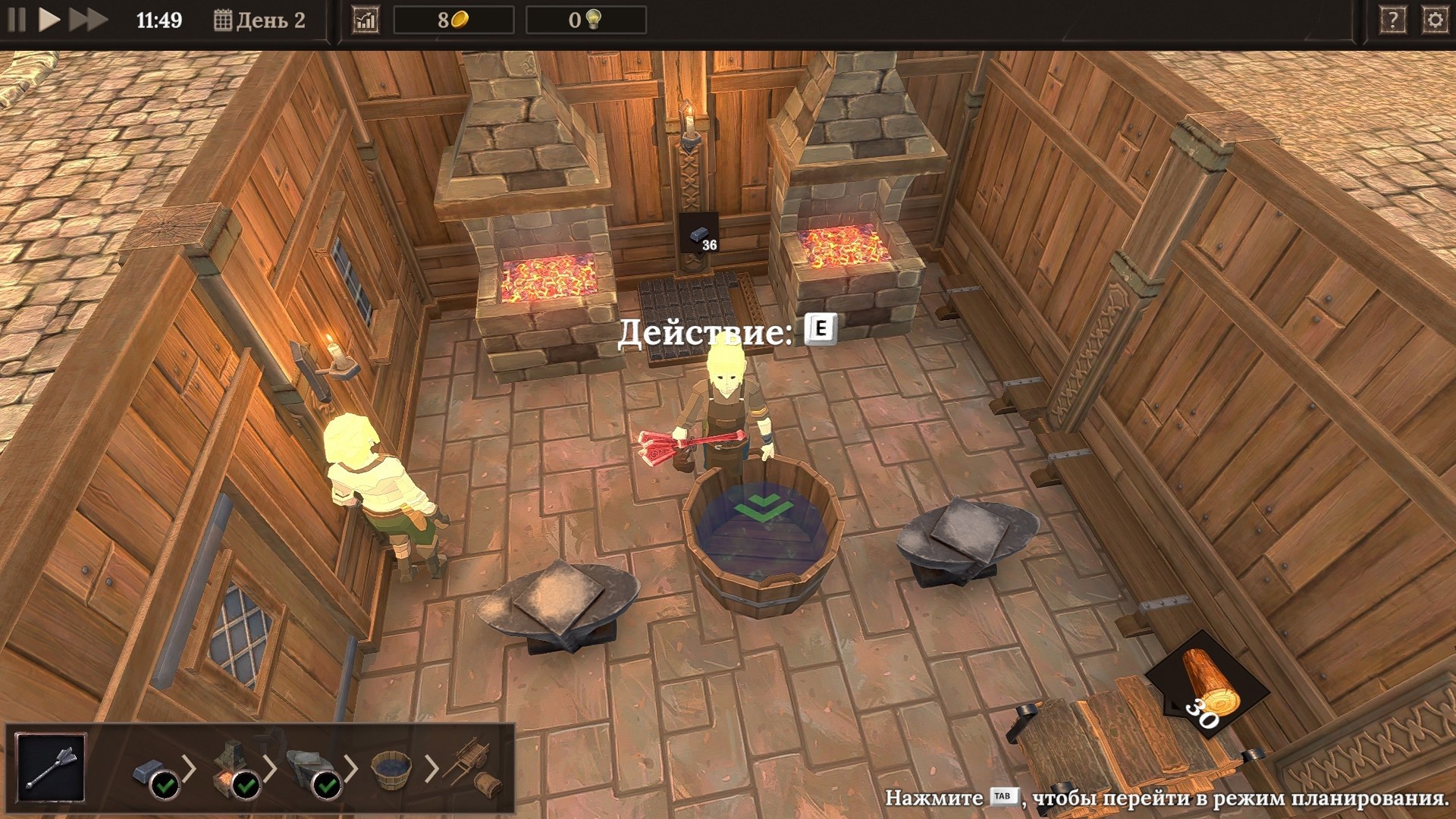Pause the game speed
The image size is (1456, 819).
click(17, 20)
